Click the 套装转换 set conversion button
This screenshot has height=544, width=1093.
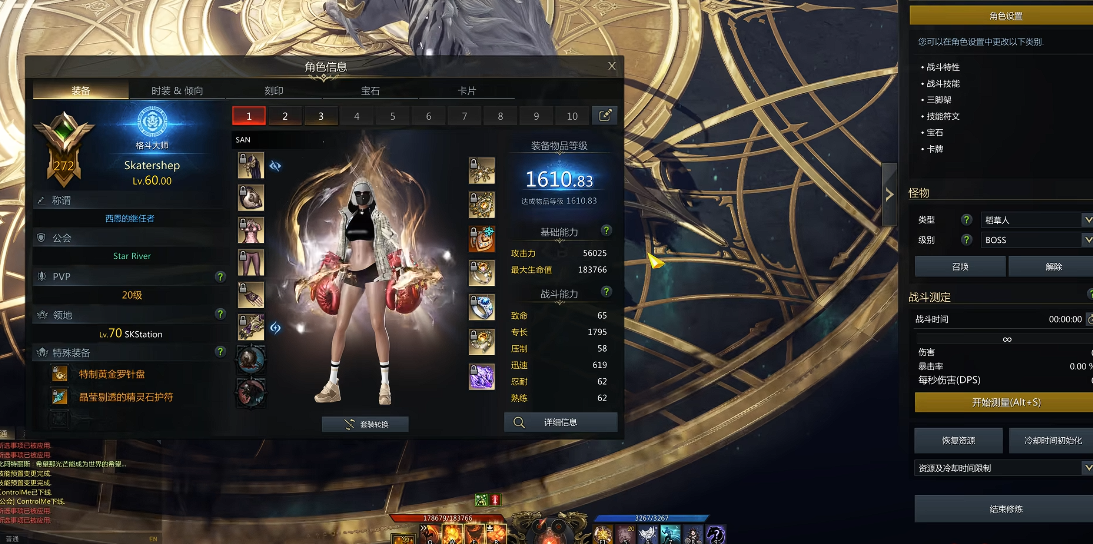tap(365, 424)
